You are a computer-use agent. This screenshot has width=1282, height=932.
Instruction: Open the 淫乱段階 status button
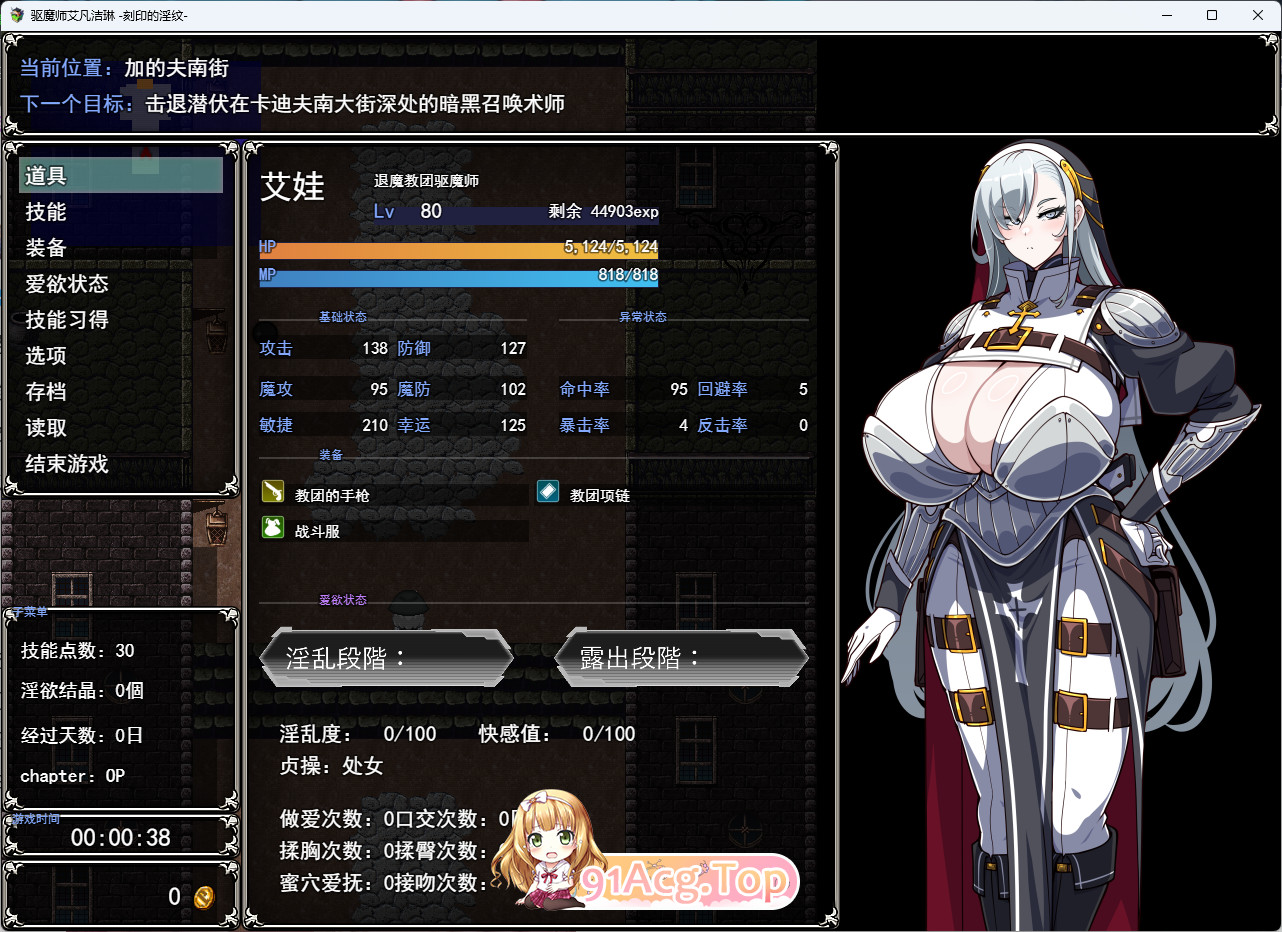pos(387,658)
